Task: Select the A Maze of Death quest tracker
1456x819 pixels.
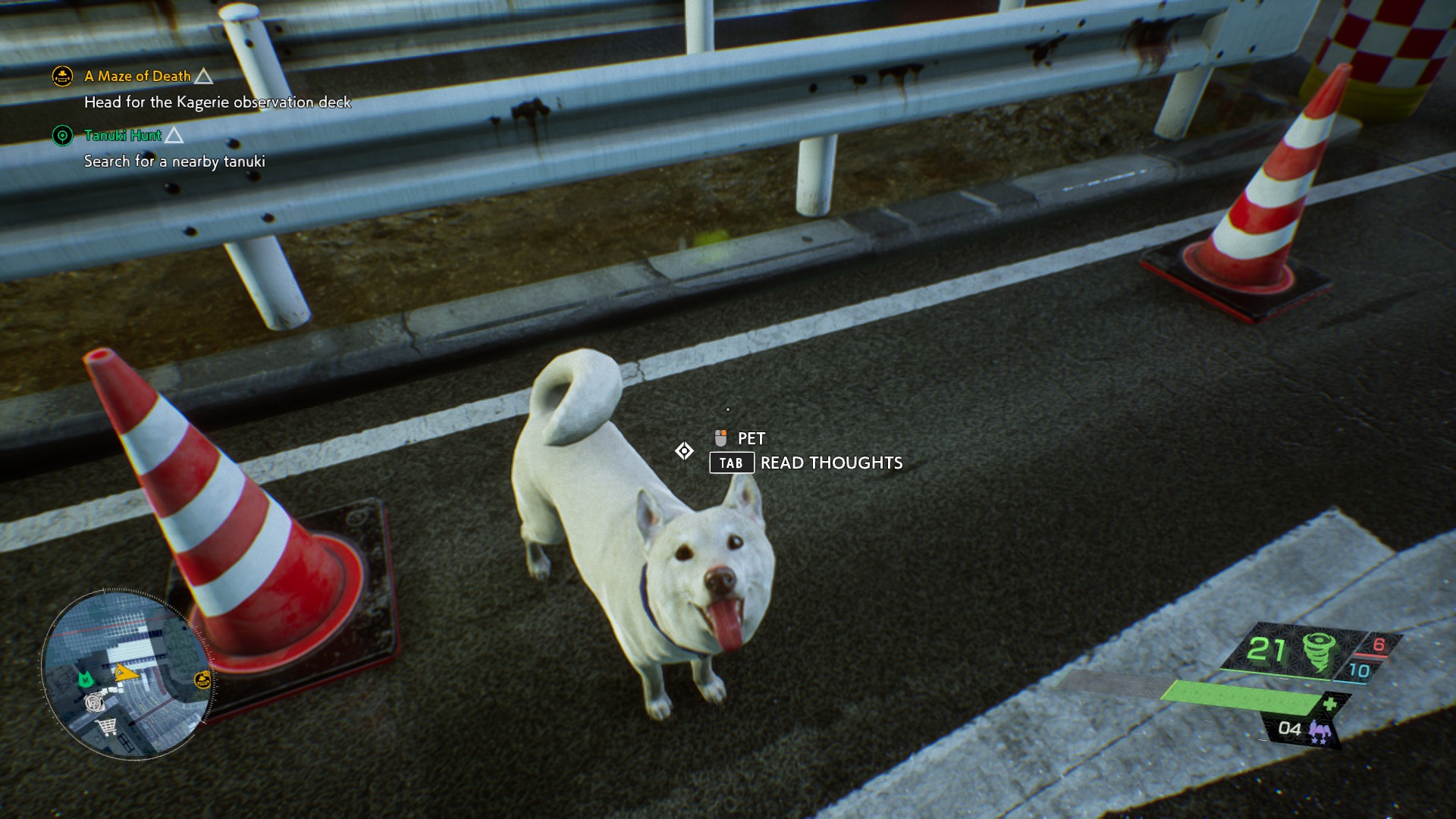Action: tap(137, 76)
